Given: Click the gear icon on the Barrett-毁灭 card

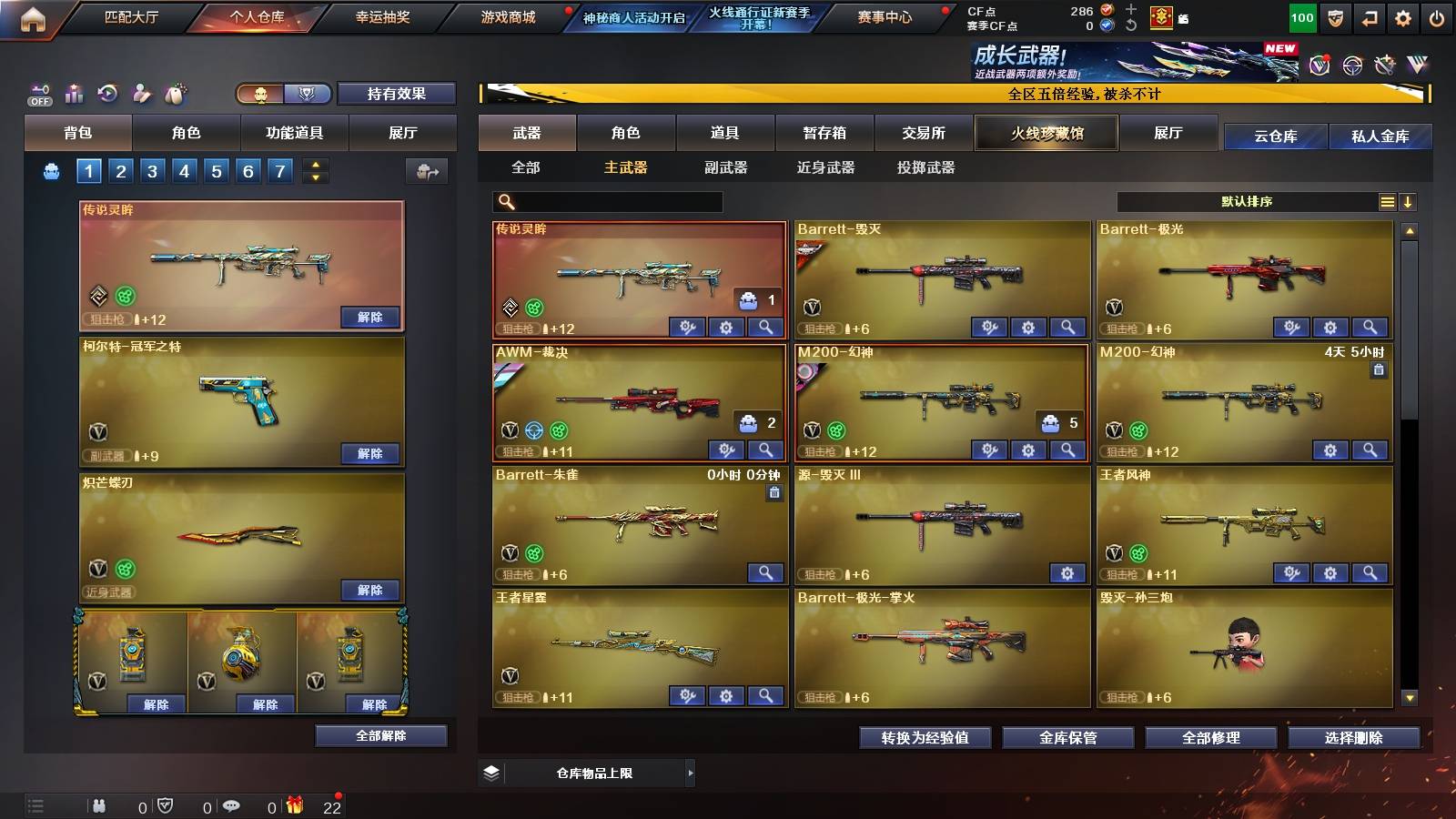Looking at the screenshot, I should pyautogui.click(x=1028, y=327).
